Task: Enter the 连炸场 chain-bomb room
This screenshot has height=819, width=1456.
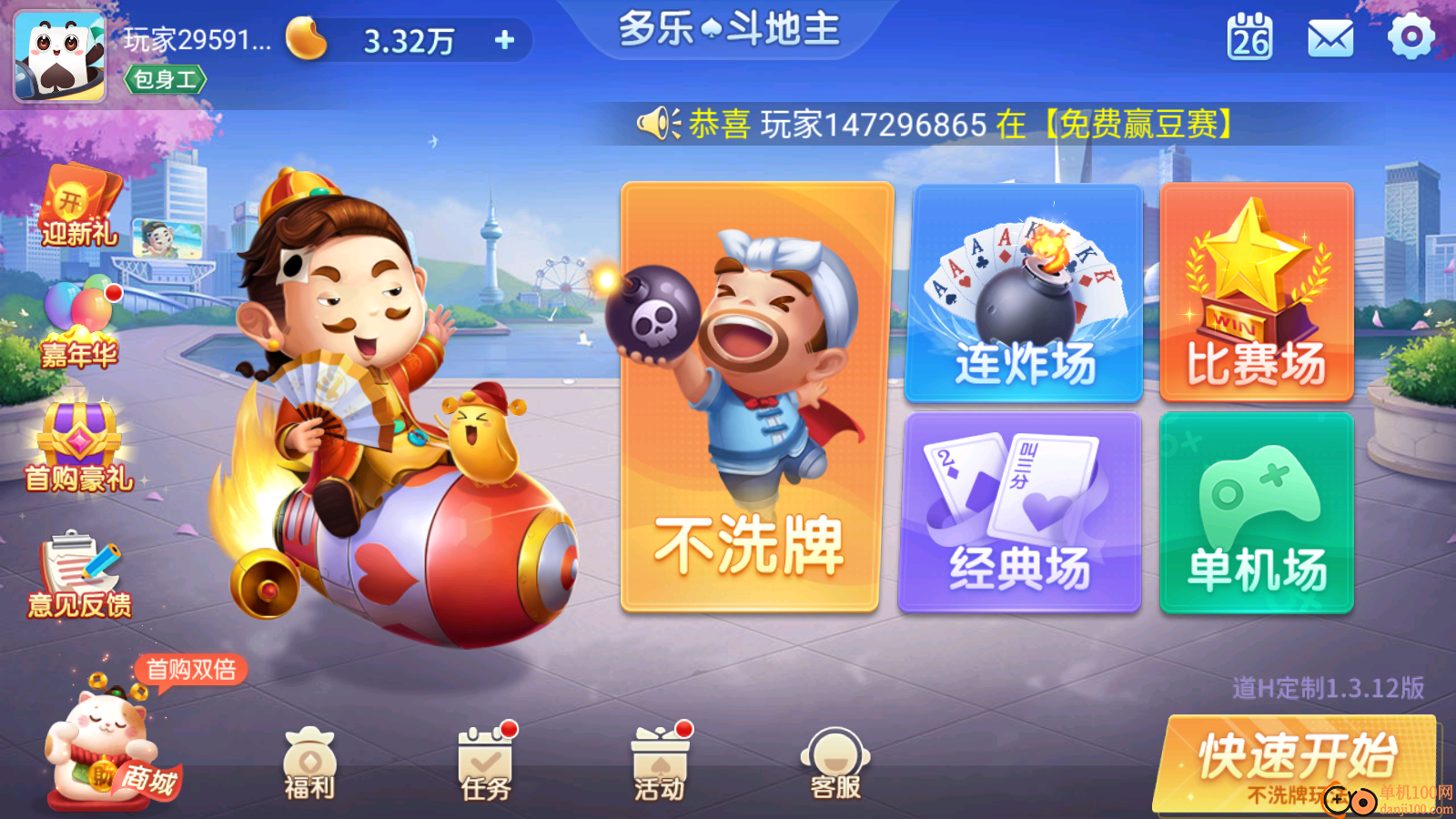Action: [x=1026, y=291]
